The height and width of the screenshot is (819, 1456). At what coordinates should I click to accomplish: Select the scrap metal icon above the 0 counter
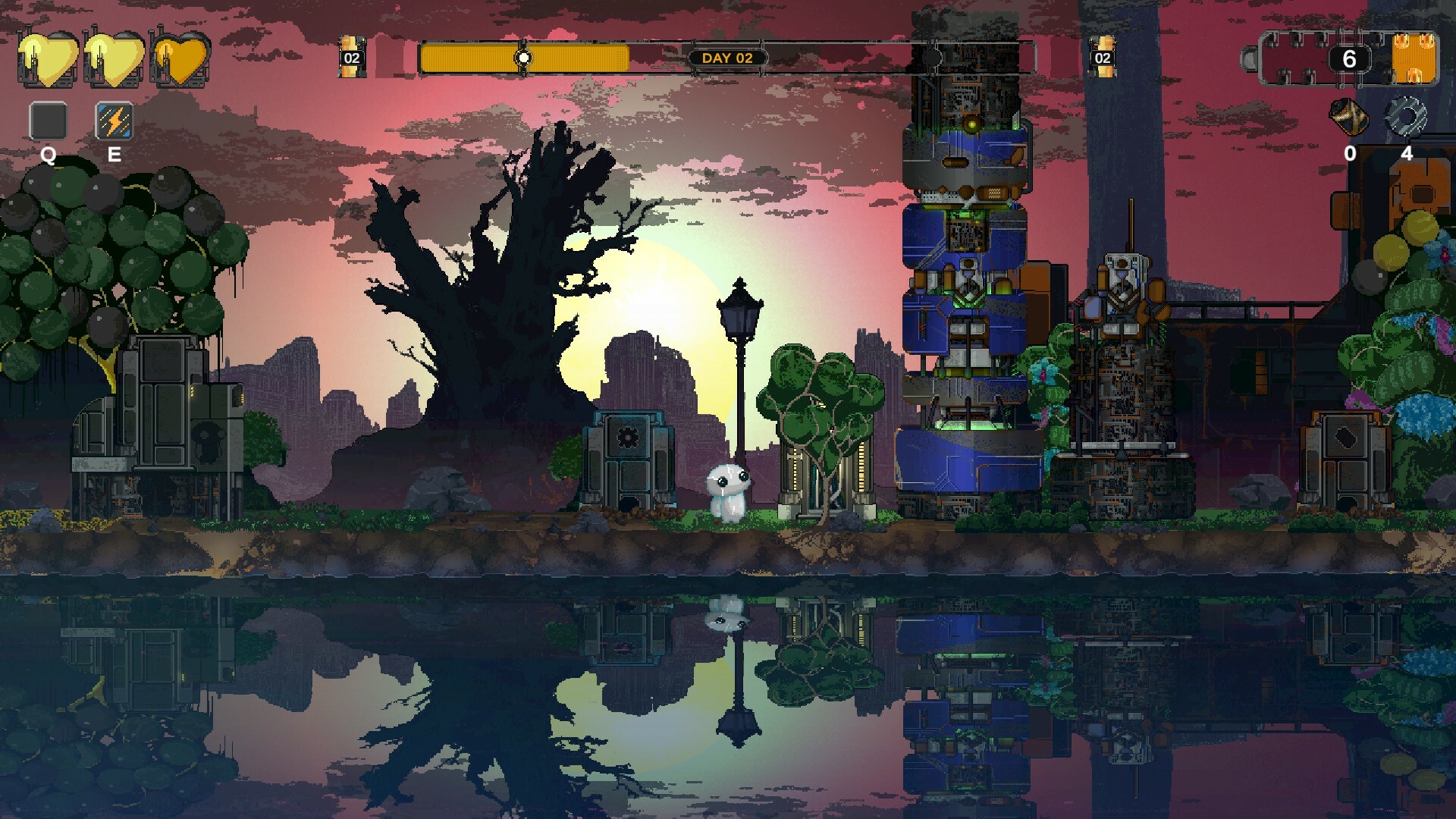tap(1349, 118)
